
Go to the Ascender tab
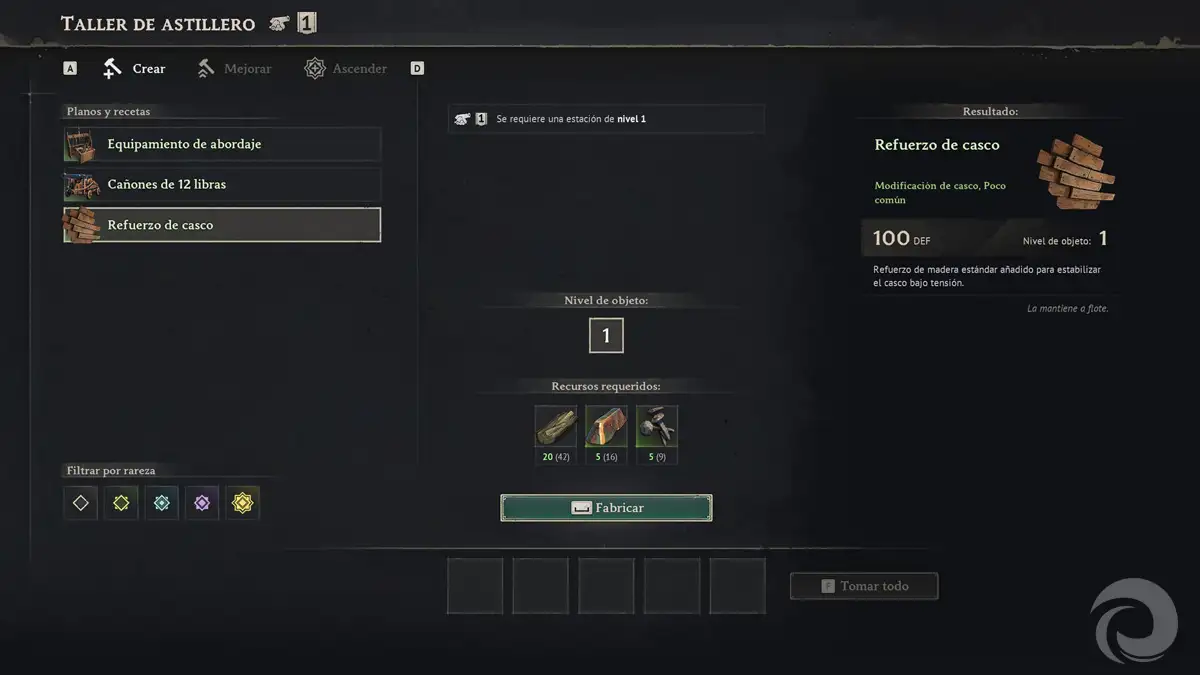pyautogui.click(x=346, y=69)
